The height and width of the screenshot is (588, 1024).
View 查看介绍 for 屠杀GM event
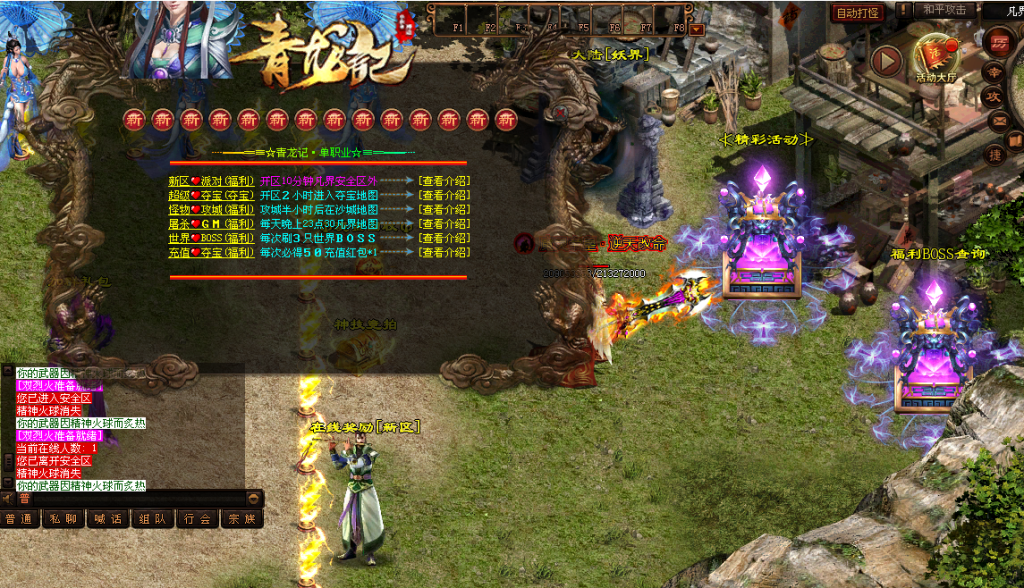click(444, 224)
